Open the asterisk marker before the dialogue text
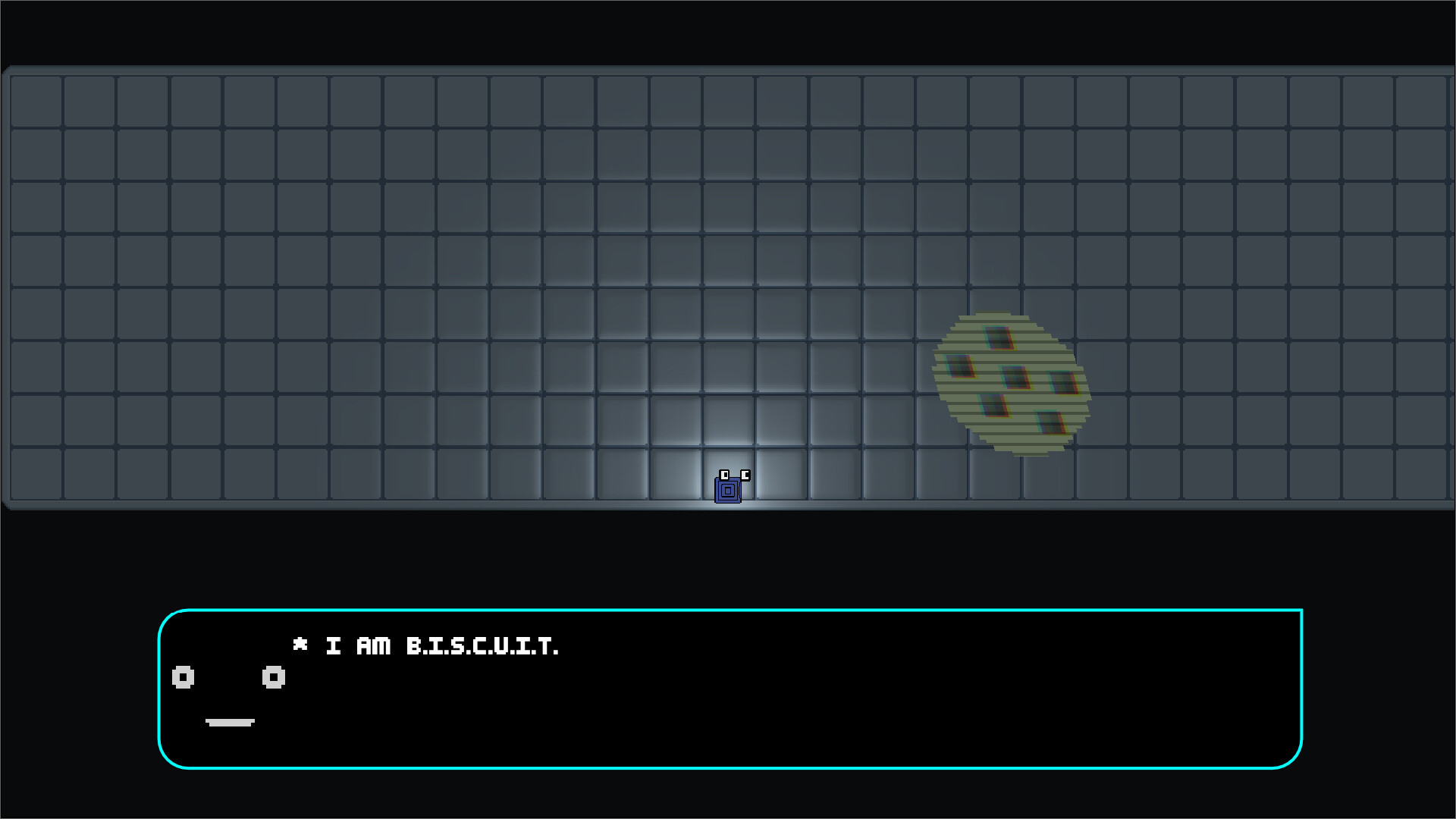The width and height of the screenshot is (1456, 819). 301,646
